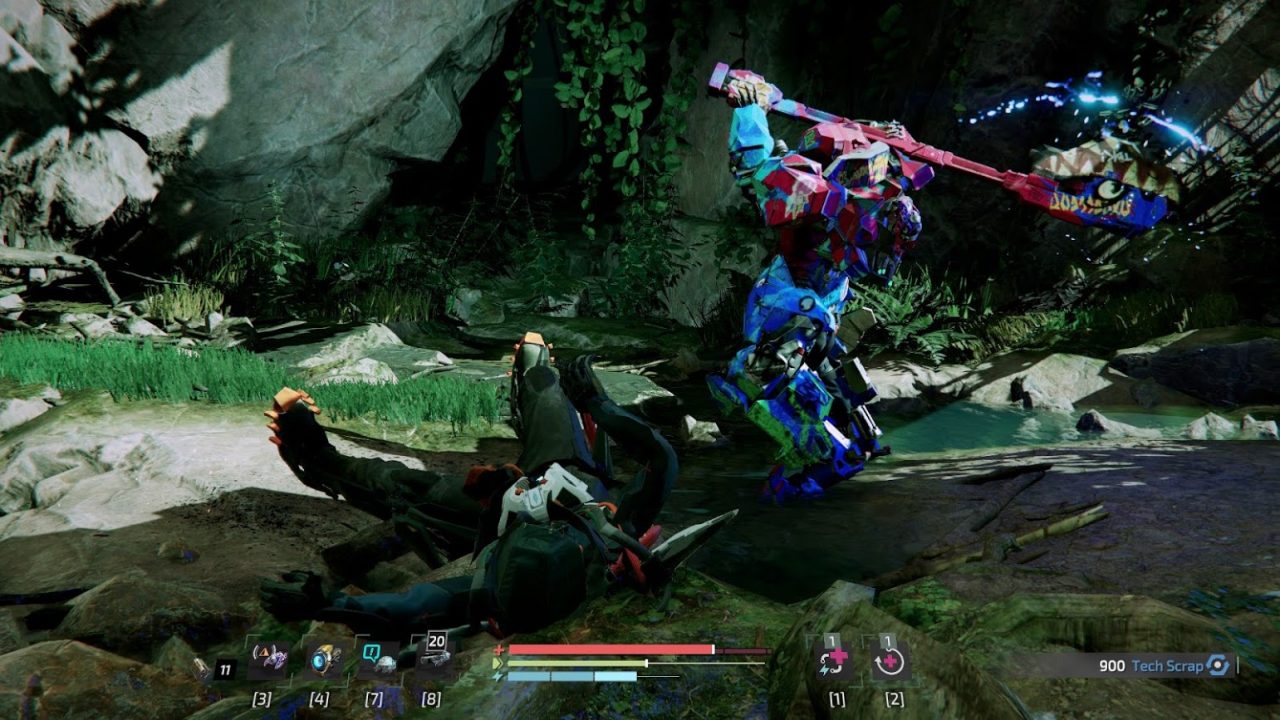The width and height of the screenshot is (1280, 720).
Task: Select the ammo item with count 20
Action: coord(433,658)
